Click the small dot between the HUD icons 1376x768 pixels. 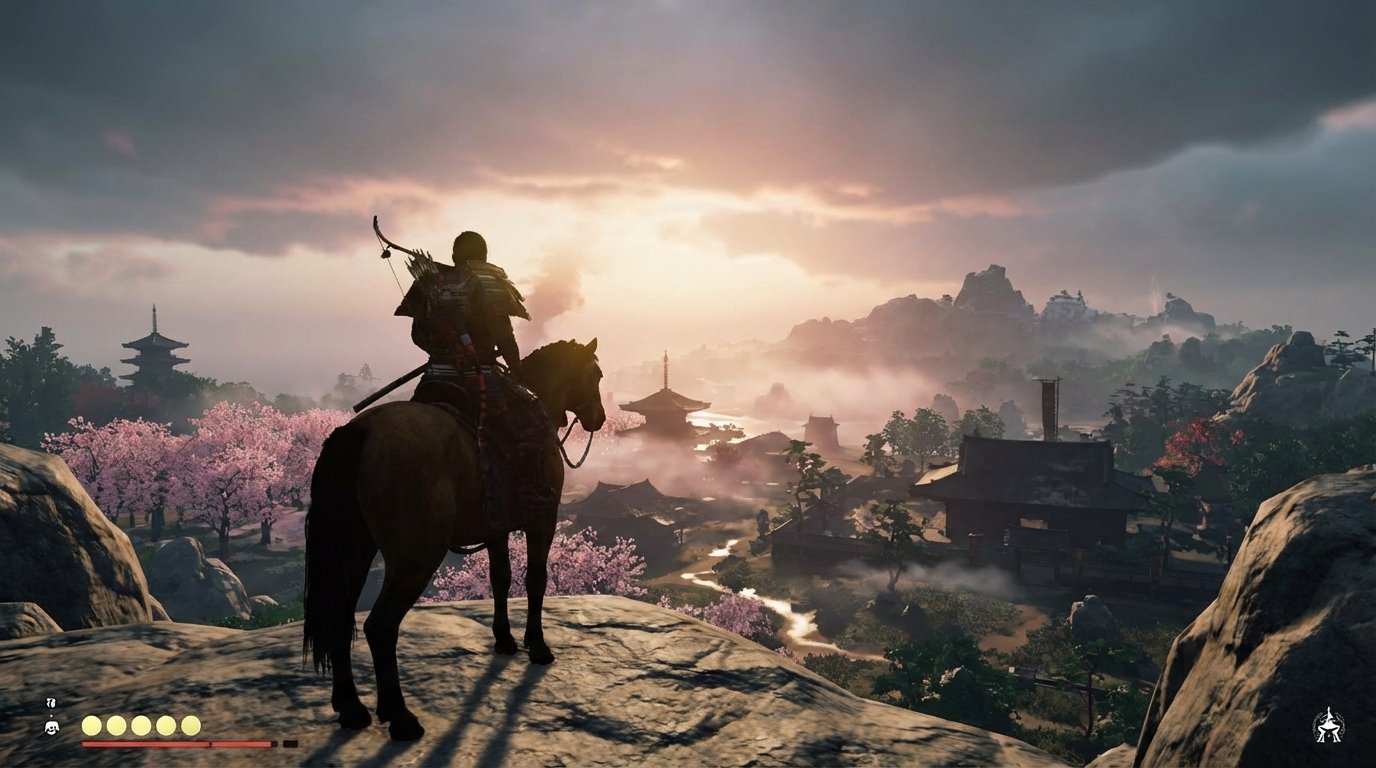(x=51, y=715)
